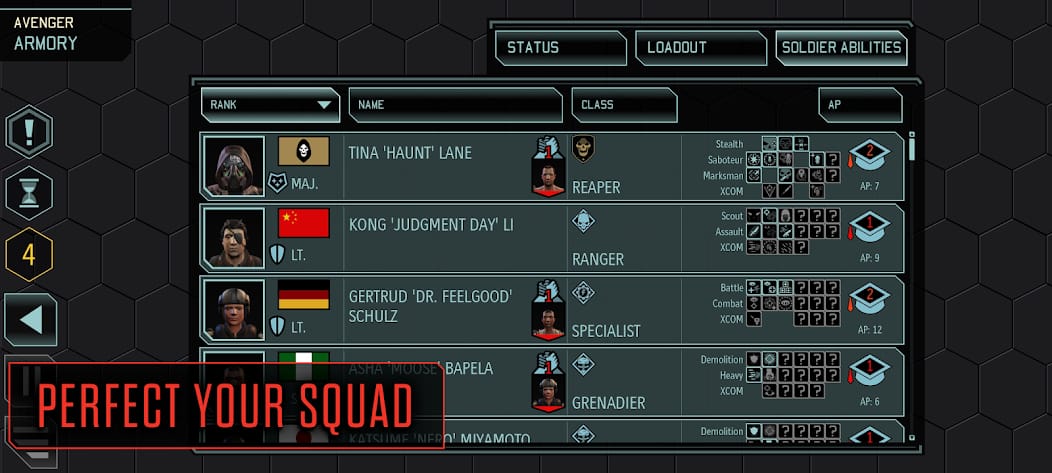
Task: Open the Loadout tab
Action: 700,47
